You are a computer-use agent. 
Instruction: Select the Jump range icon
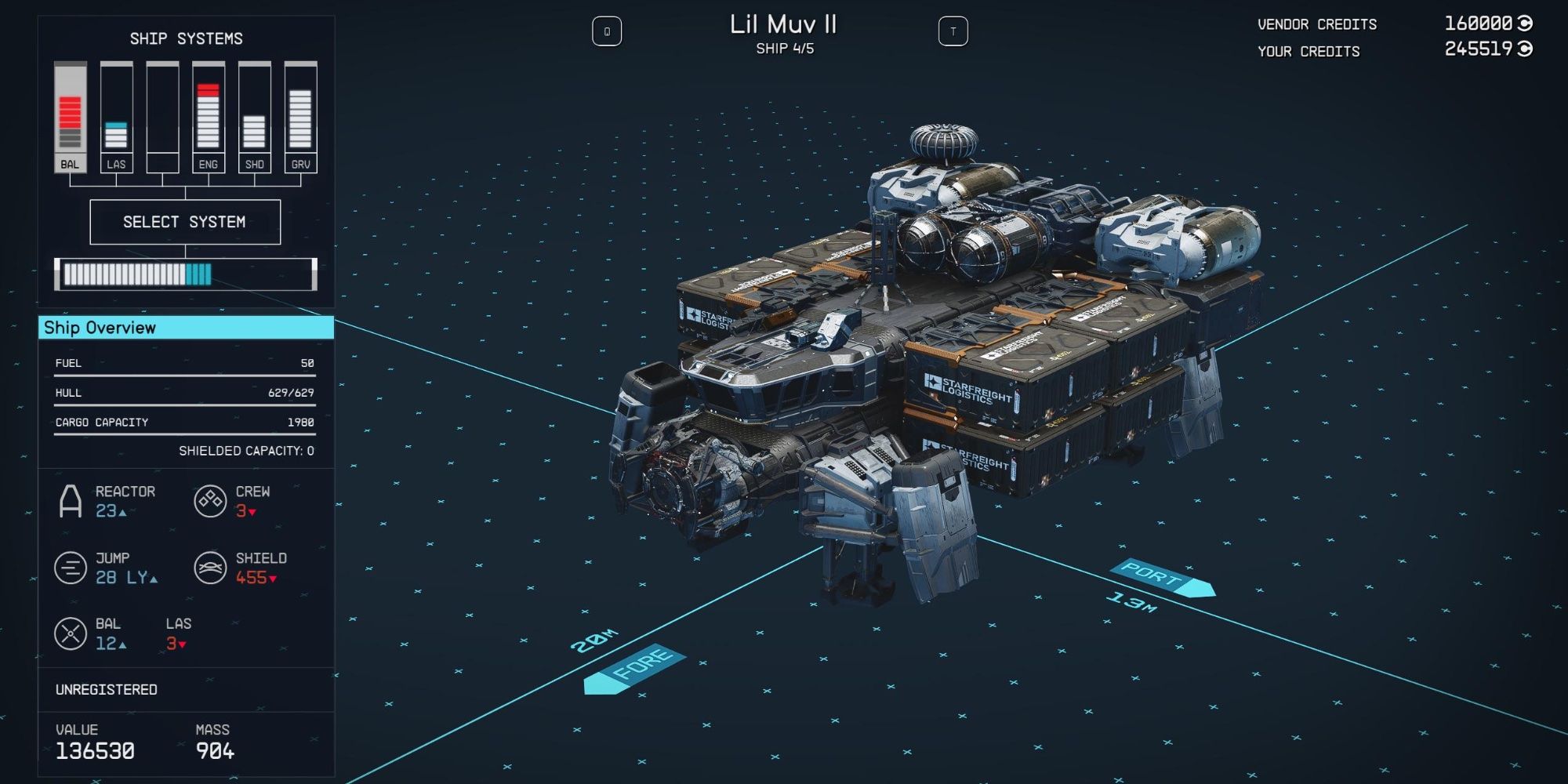tap(71, 566)
